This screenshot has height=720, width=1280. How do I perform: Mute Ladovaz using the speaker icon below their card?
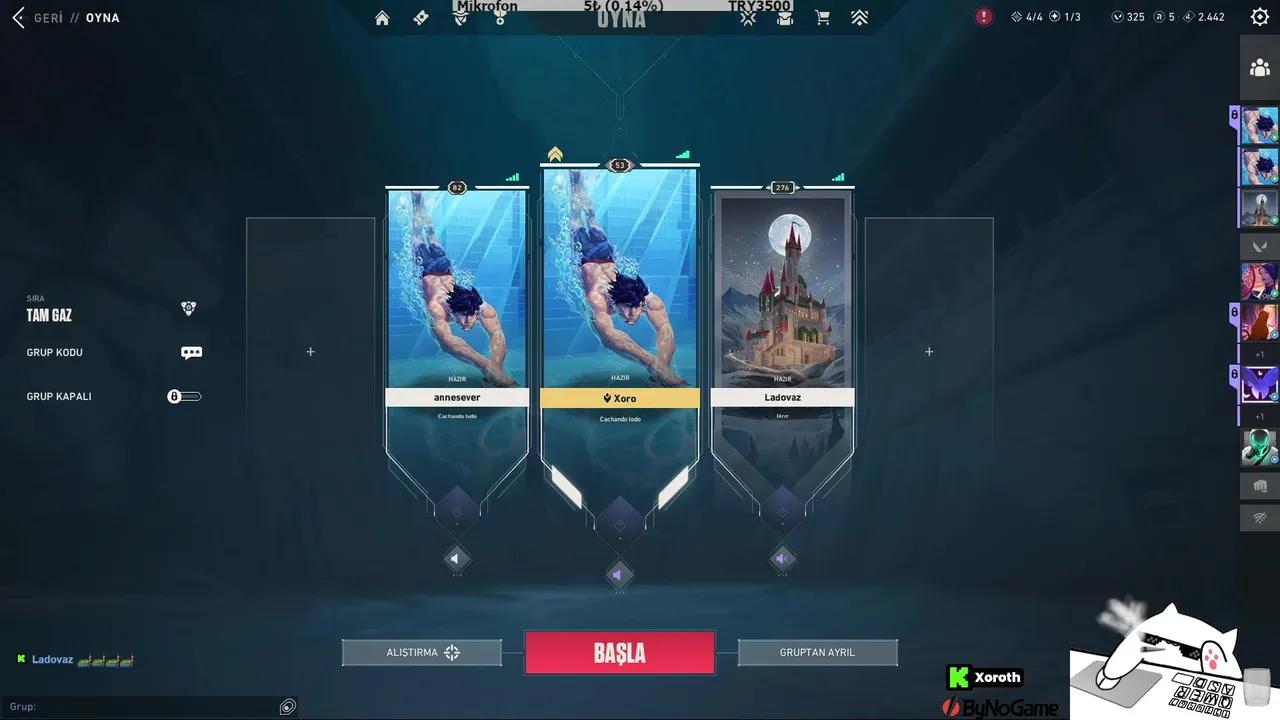coord(783,558)
